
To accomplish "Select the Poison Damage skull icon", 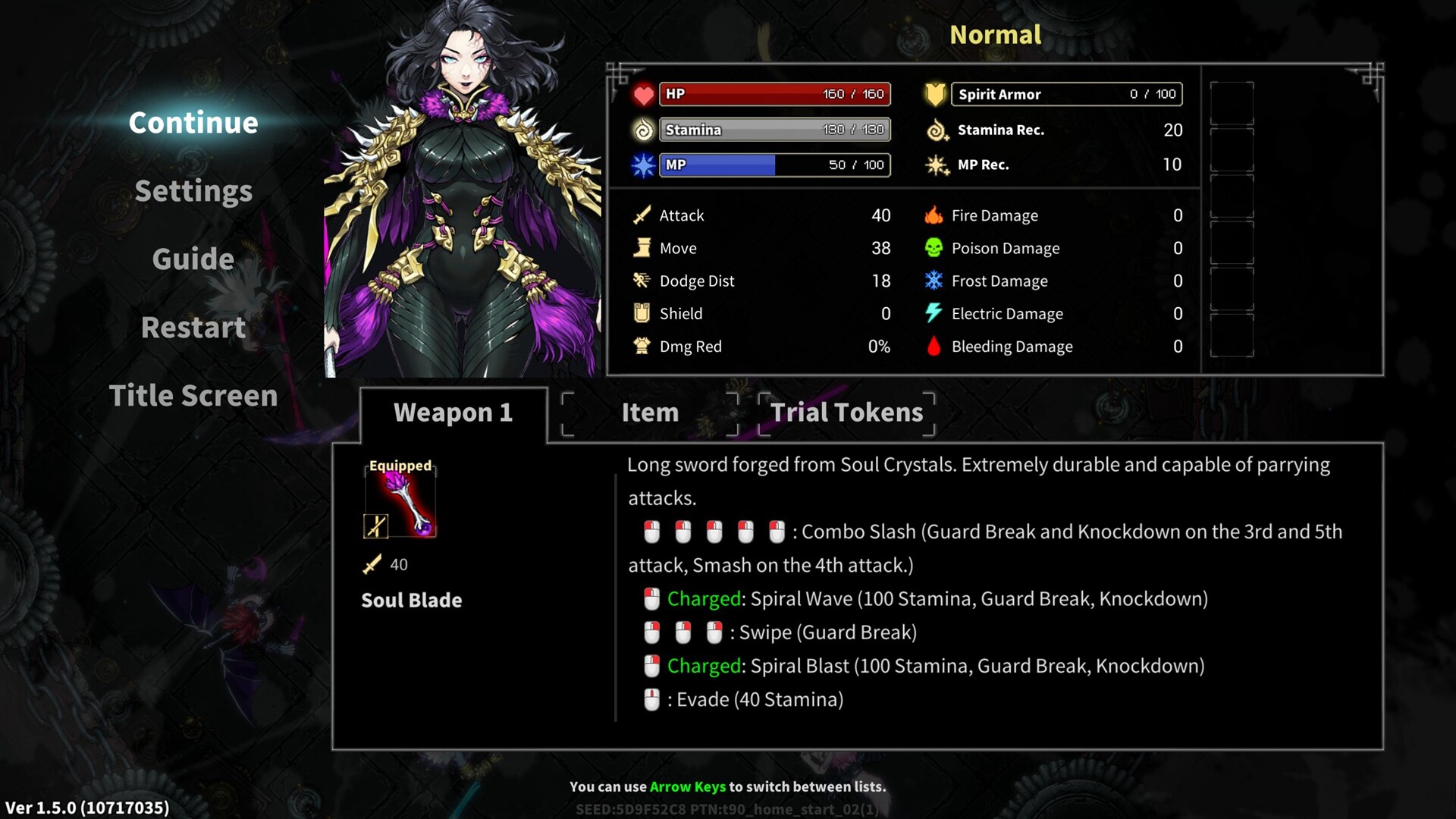I will coord(934,248).
